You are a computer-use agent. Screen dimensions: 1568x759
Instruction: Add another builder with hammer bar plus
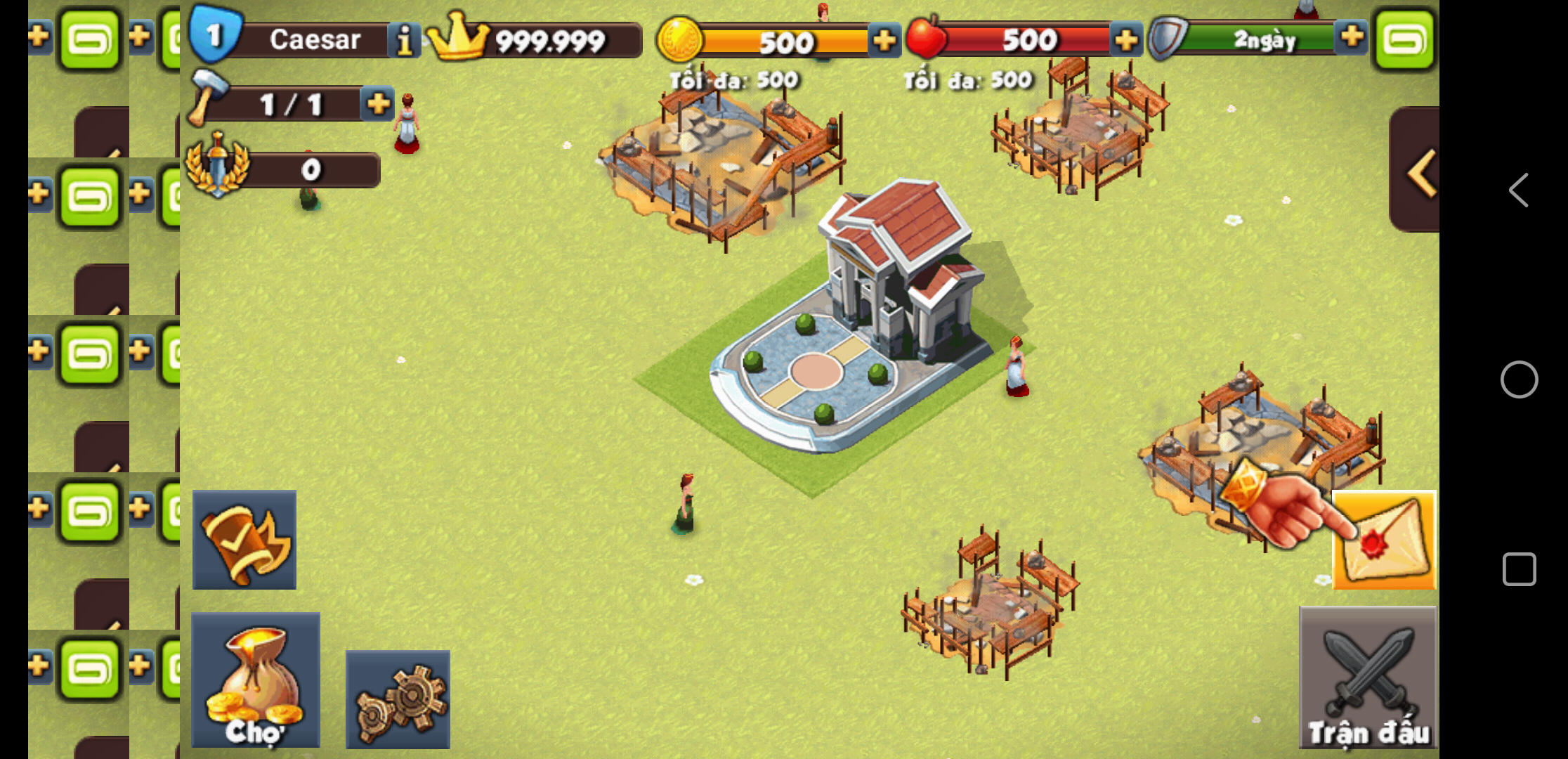(x=378, y=104)
